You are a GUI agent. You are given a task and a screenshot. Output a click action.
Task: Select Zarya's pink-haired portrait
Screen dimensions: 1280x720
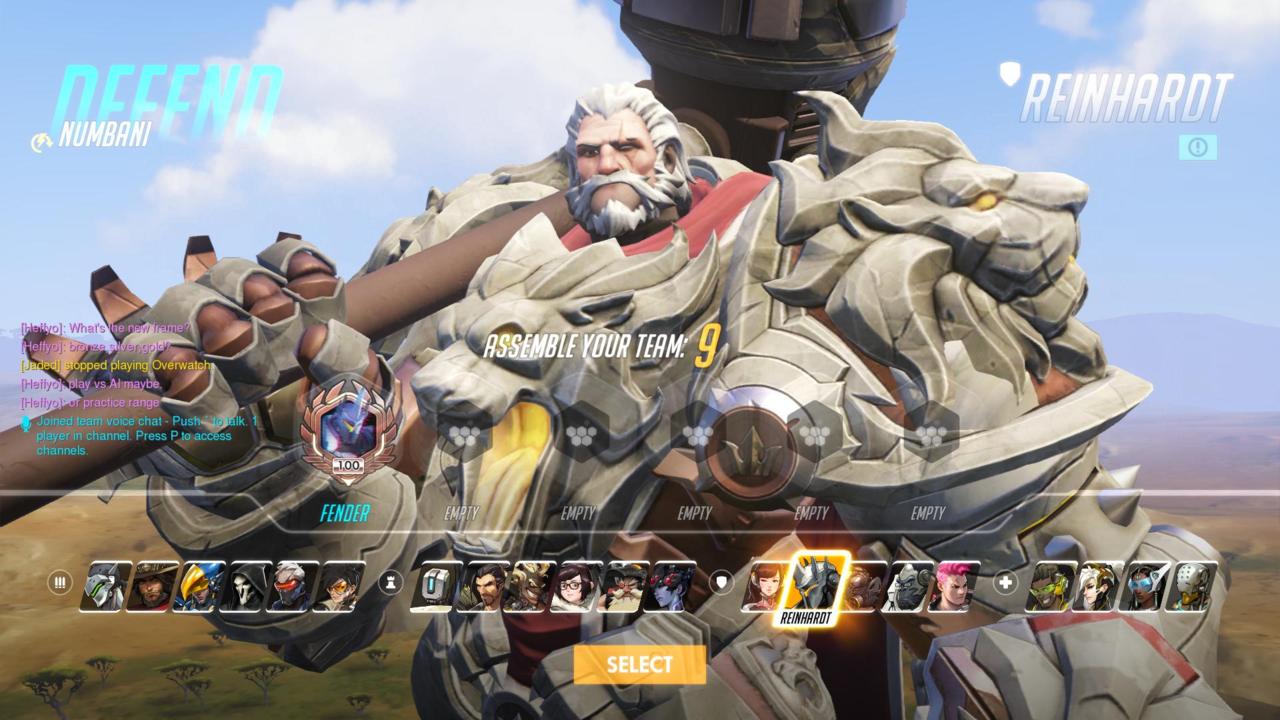pos(953,587)
